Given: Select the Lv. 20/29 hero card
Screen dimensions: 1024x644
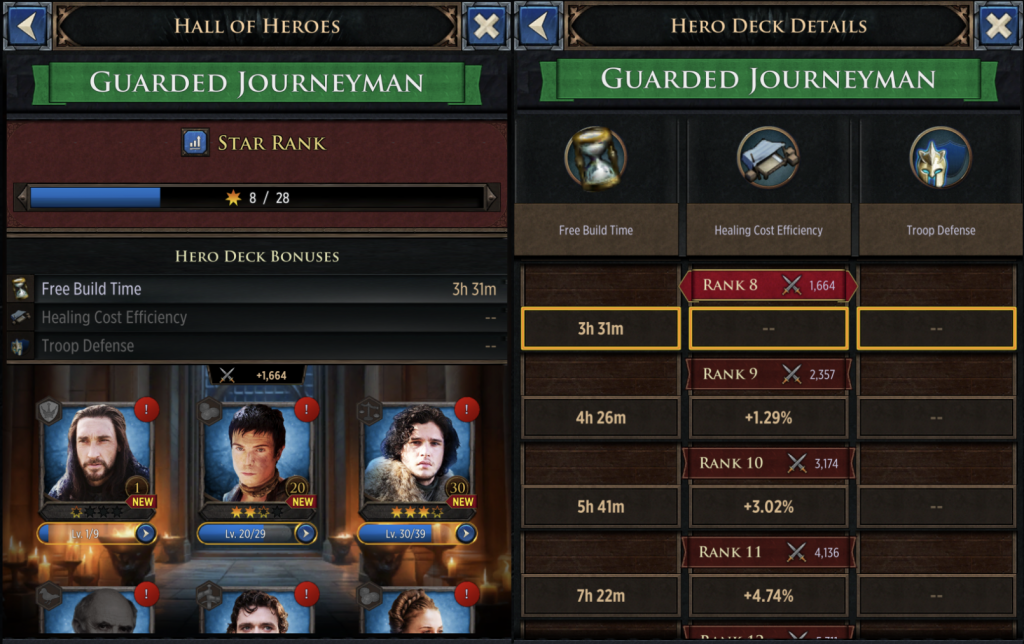Looking at the screenshot, I should [259, 455].
